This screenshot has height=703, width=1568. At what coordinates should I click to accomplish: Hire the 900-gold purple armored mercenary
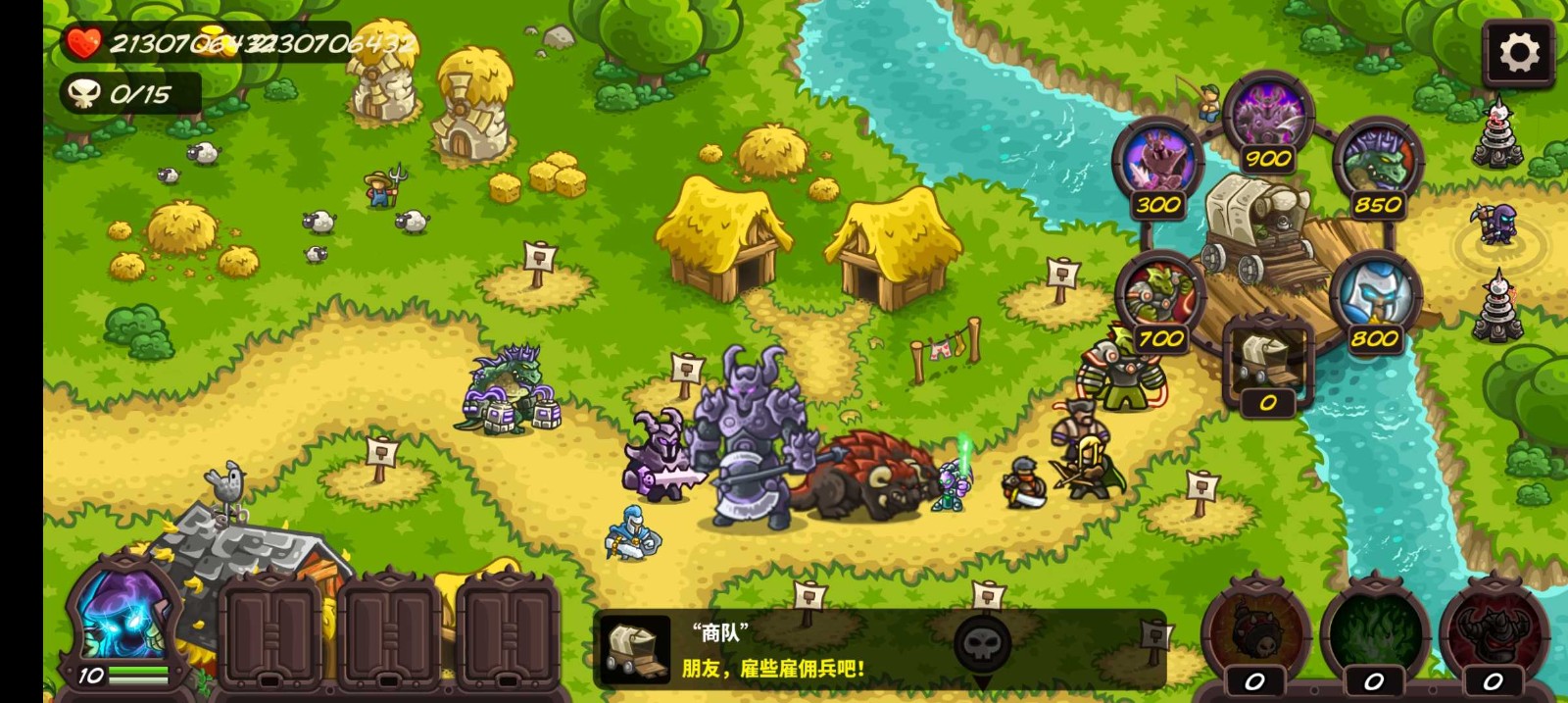click(1268, 119)
